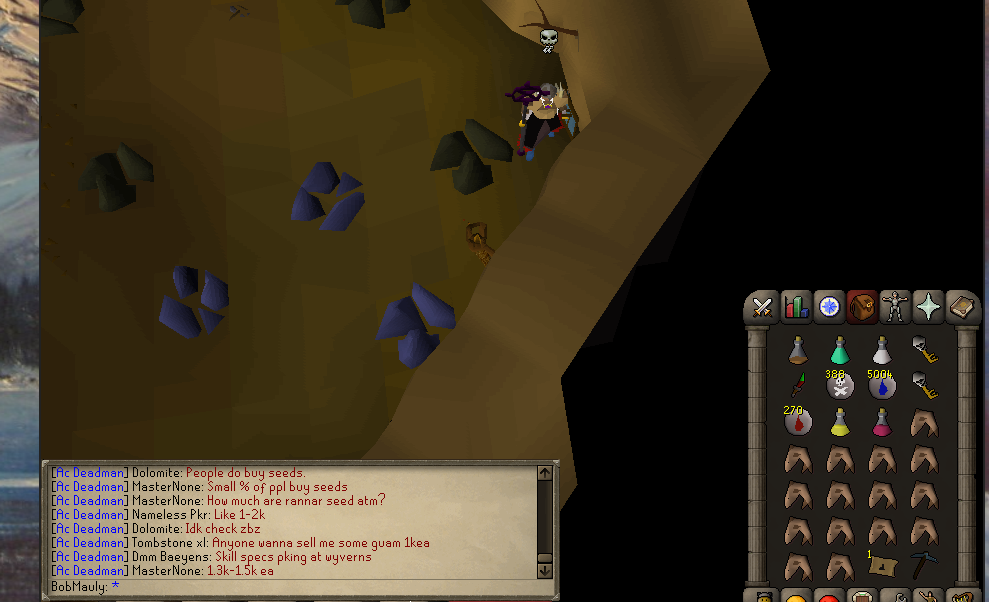Select the skull rune stack of 388

840,386
